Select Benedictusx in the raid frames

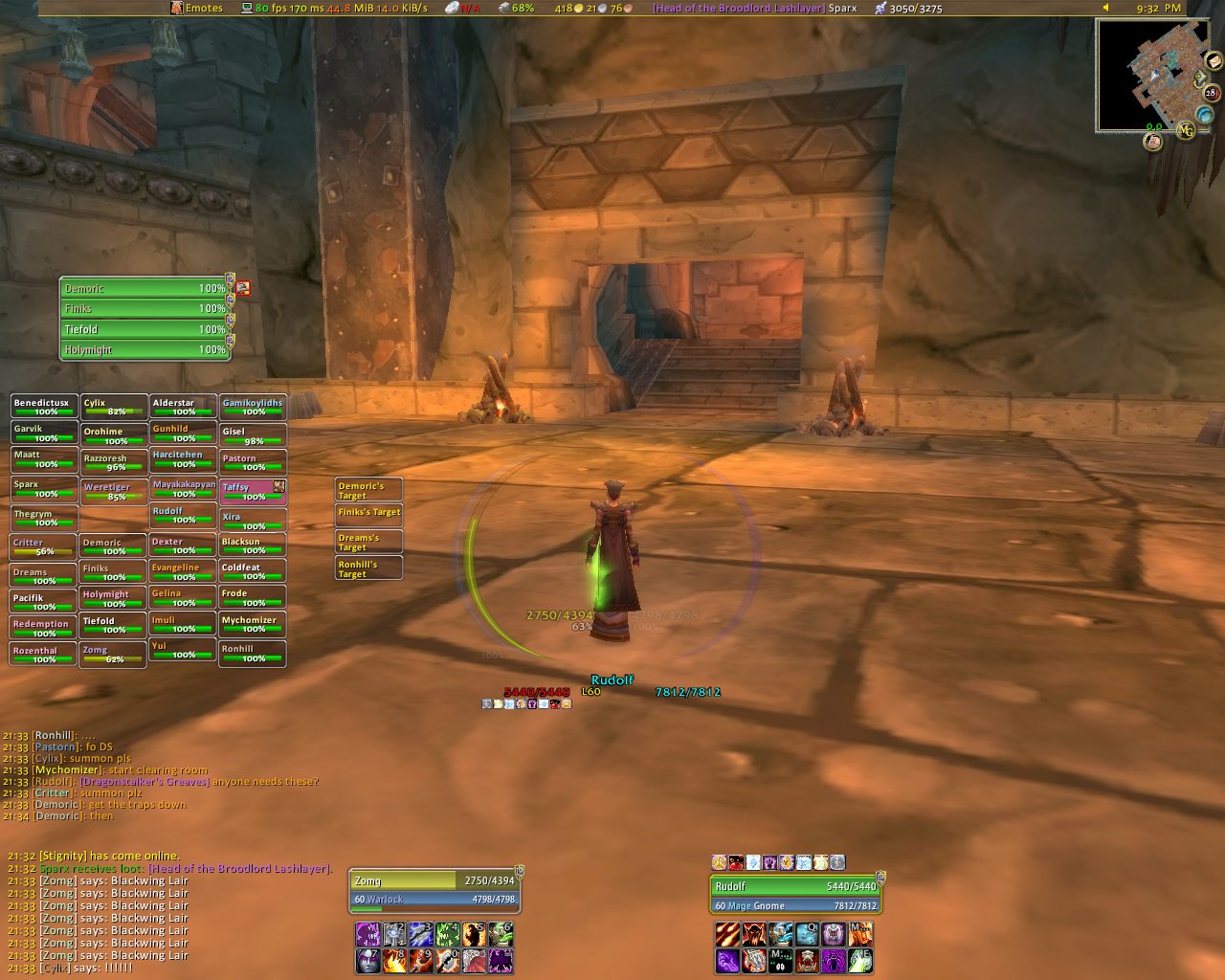click(44, 407)
